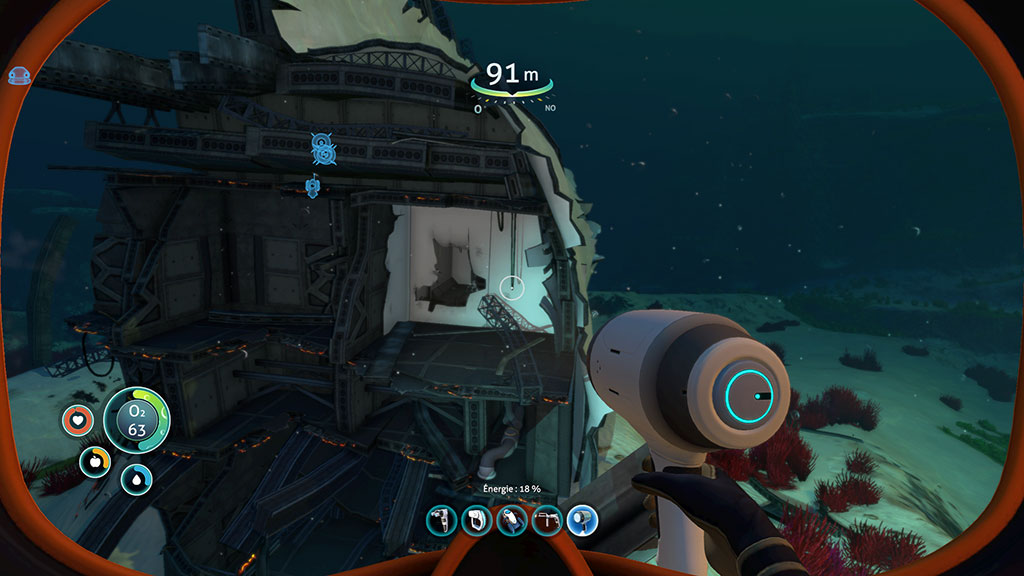The height and width of the screenshot is (576, 1024).
Task: Select the small blue beacon marker icon
Action: (x=313, y=186)
